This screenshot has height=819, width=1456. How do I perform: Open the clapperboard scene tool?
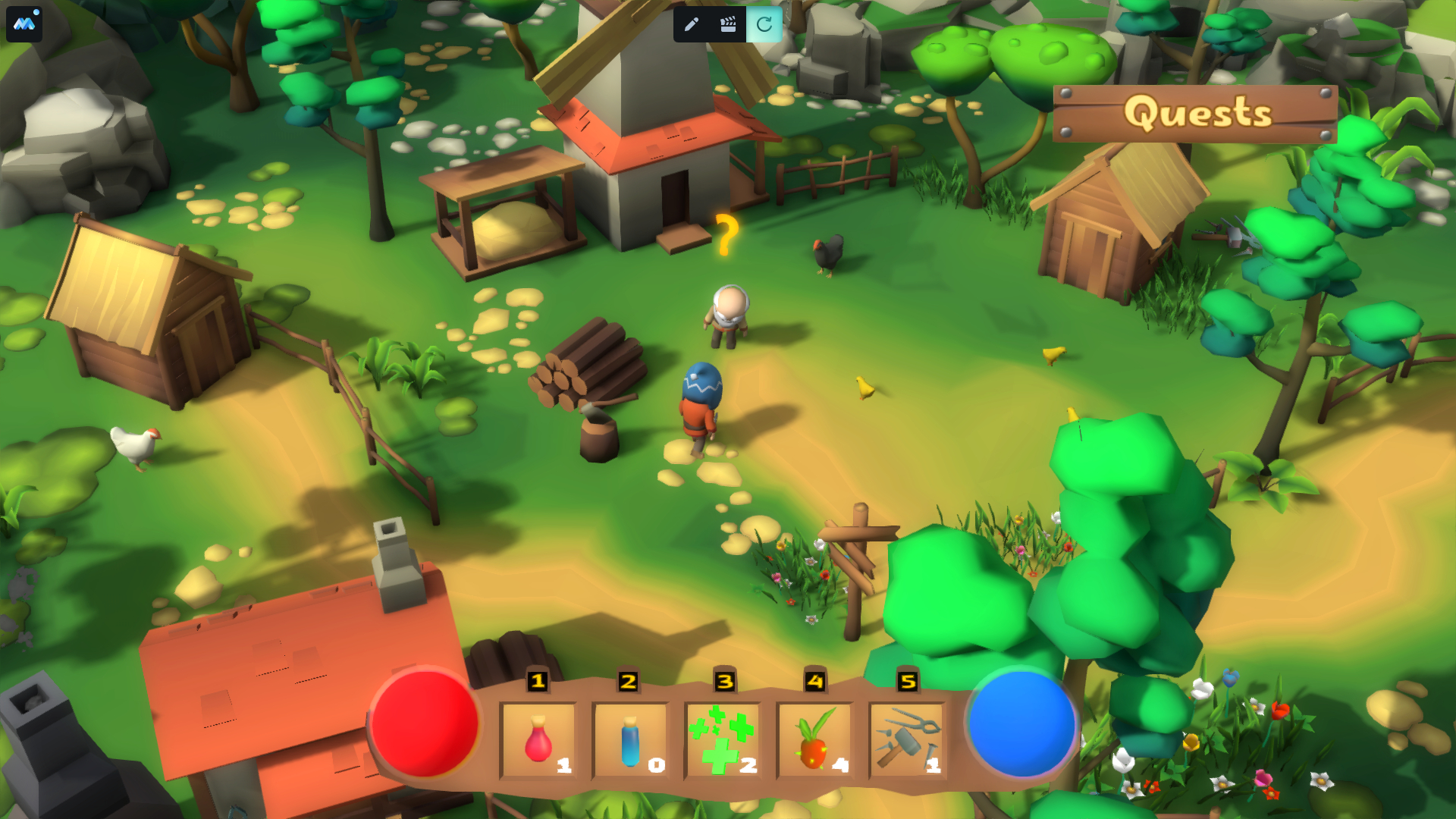point(728,24)
